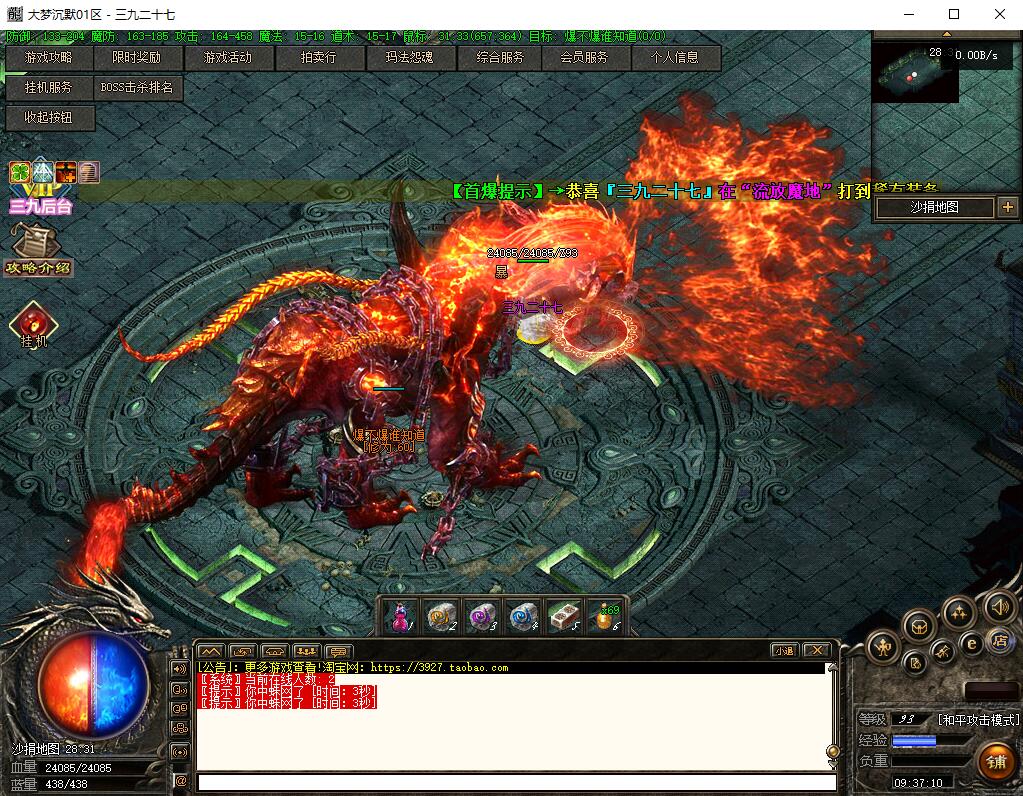
Task: Select the 玛法怨魂 button
Action: click(x=409, y=58)
